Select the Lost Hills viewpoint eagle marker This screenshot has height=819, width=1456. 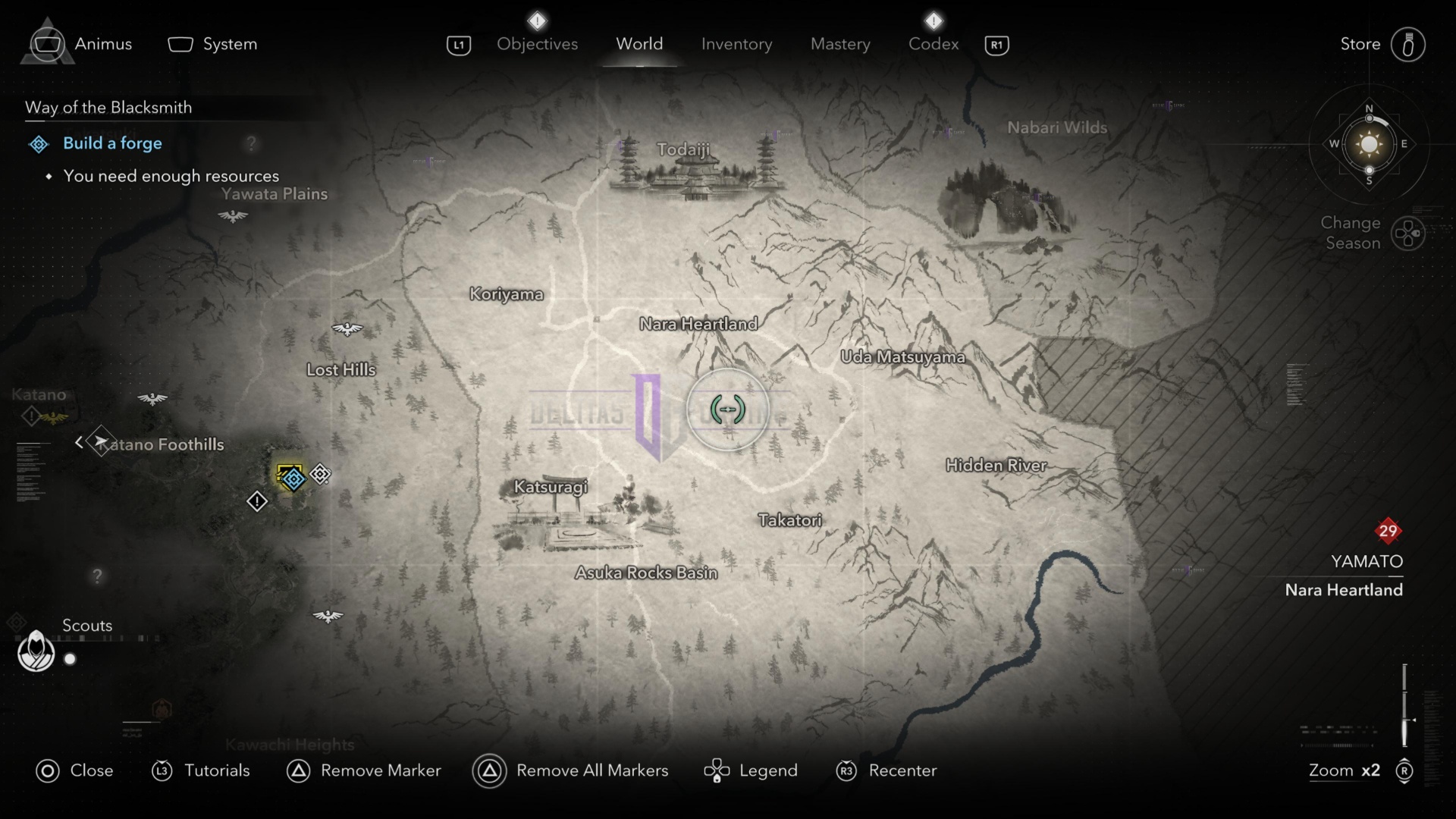[347, 329]
